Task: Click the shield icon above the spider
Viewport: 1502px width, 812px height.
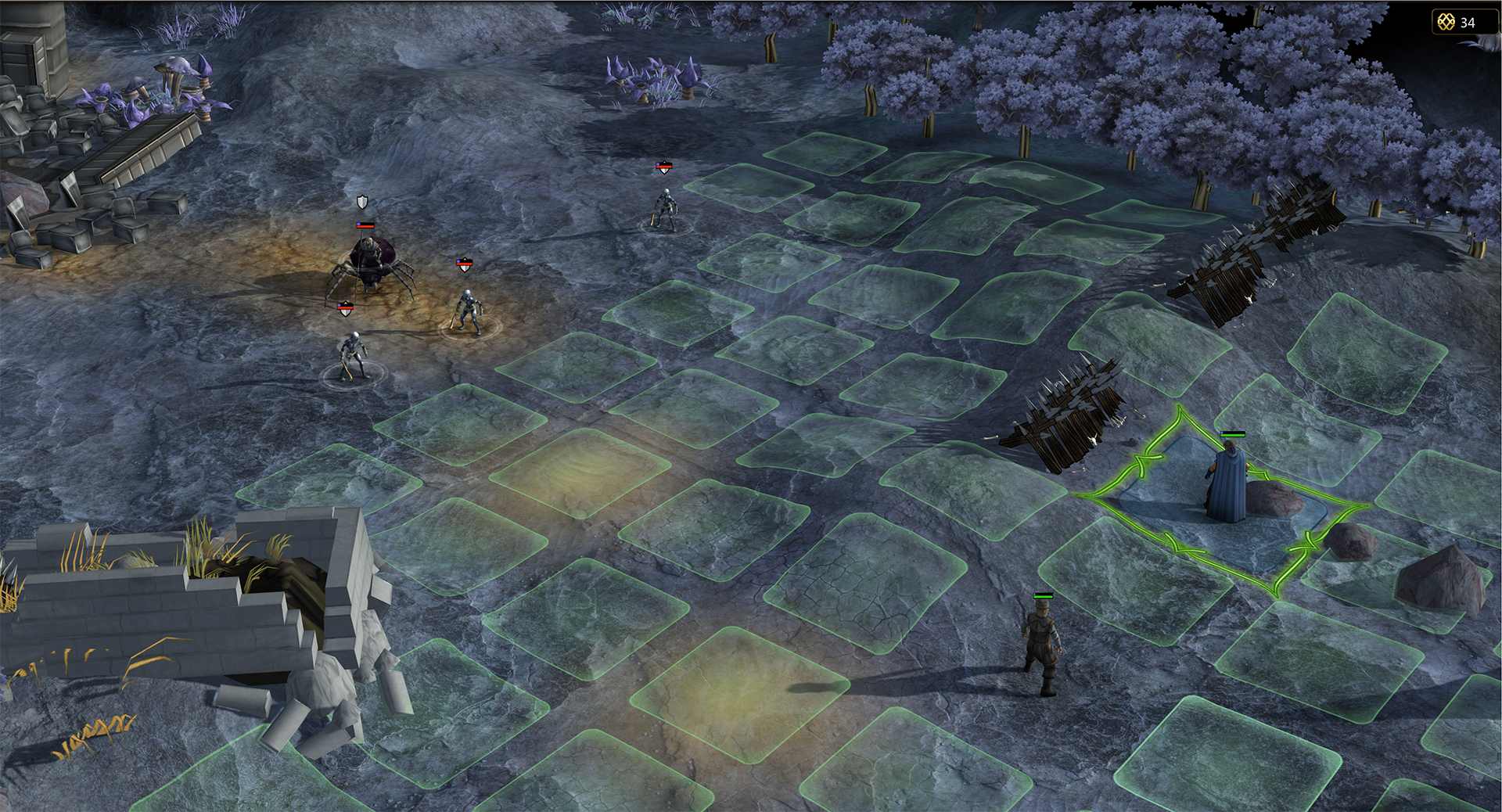Action: pos(362,203)
